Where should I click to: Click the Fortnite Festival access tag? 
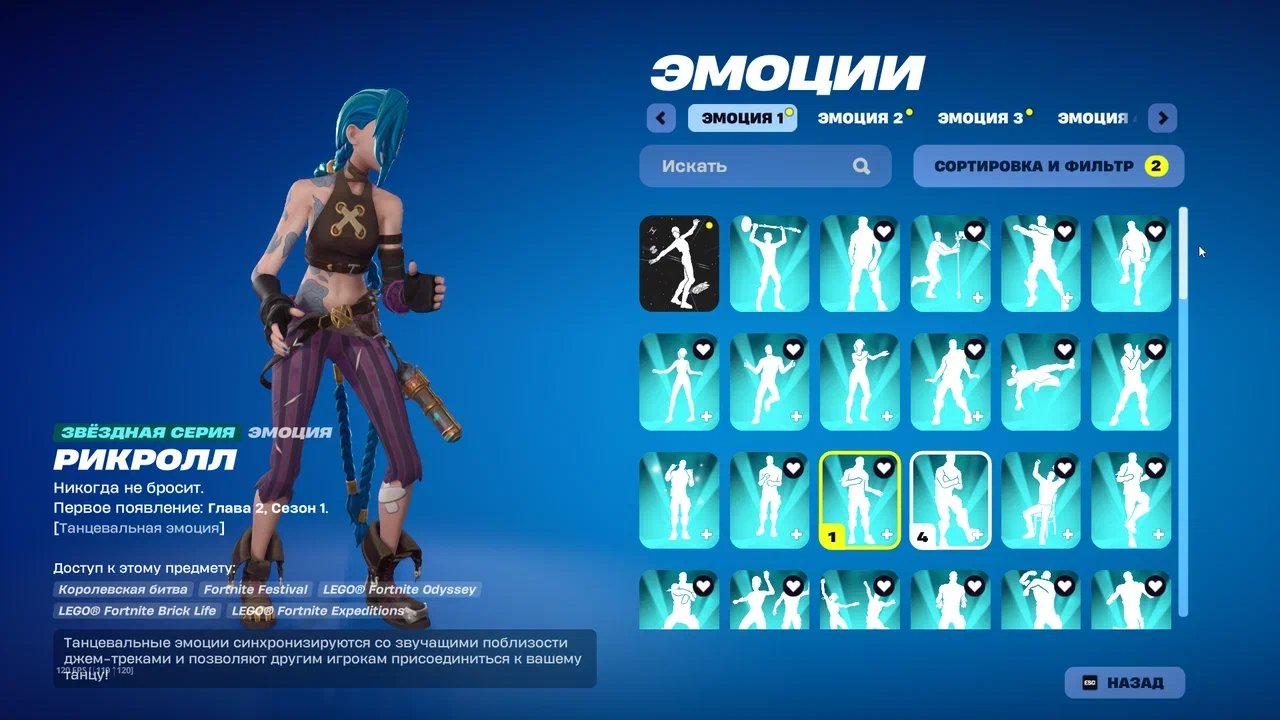pyautogui.click(x=255, y=589)
